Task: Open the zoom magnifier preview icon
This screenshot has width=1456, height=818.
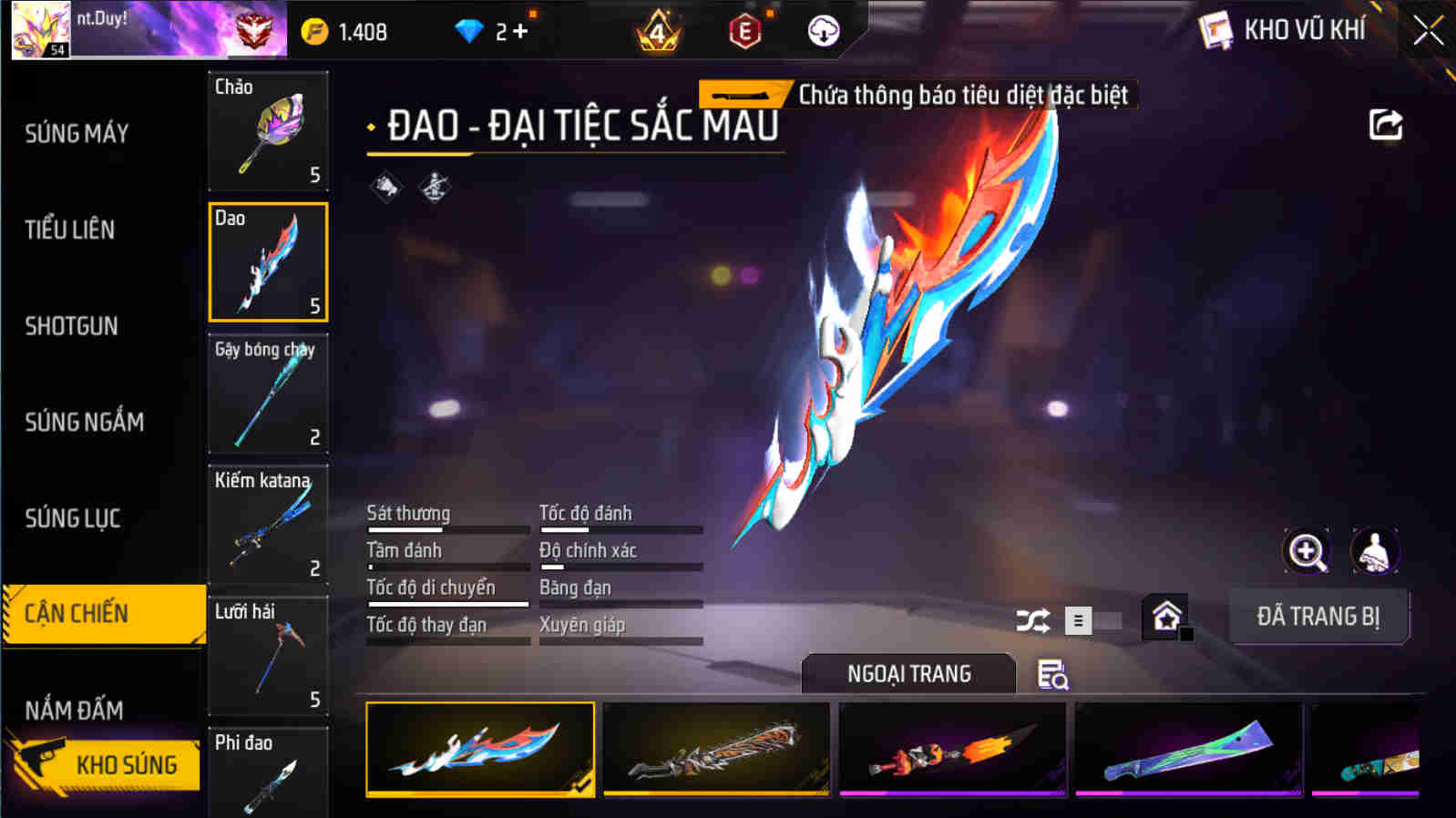Action: pos(1307,549)
